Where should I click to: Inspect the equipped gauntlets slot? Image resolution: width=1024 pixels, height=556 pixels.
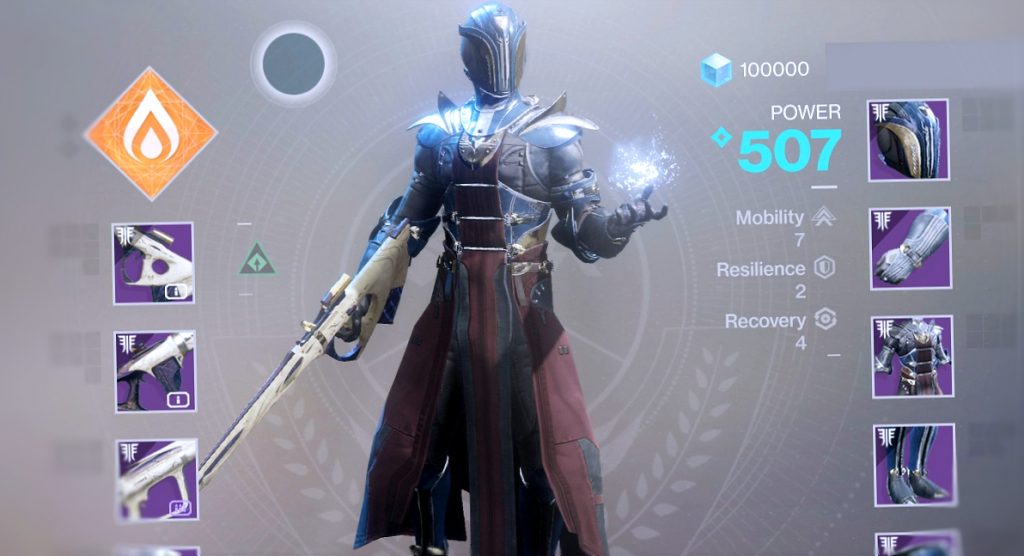coord(909,249)
